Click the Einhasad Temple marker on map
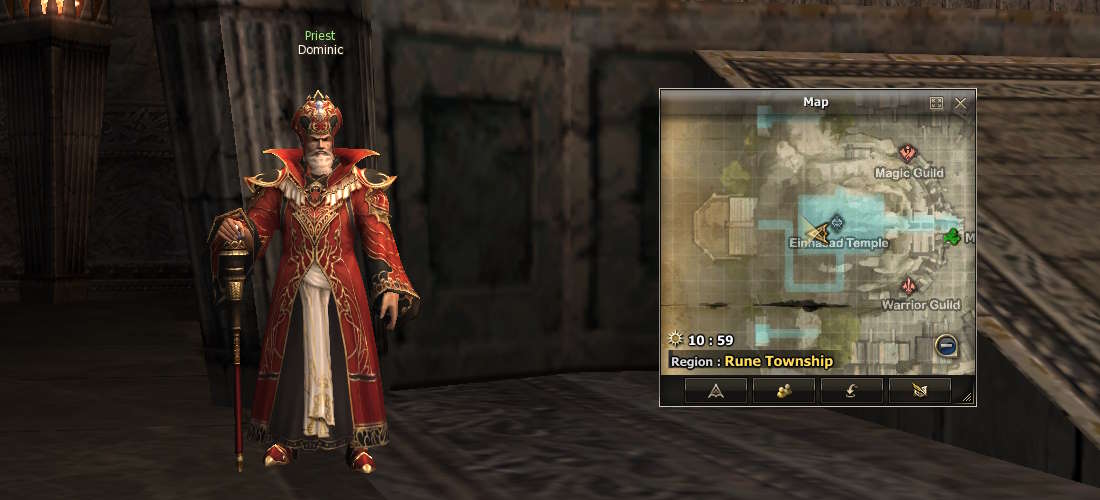1100x500 pixels. click(837, 223)
